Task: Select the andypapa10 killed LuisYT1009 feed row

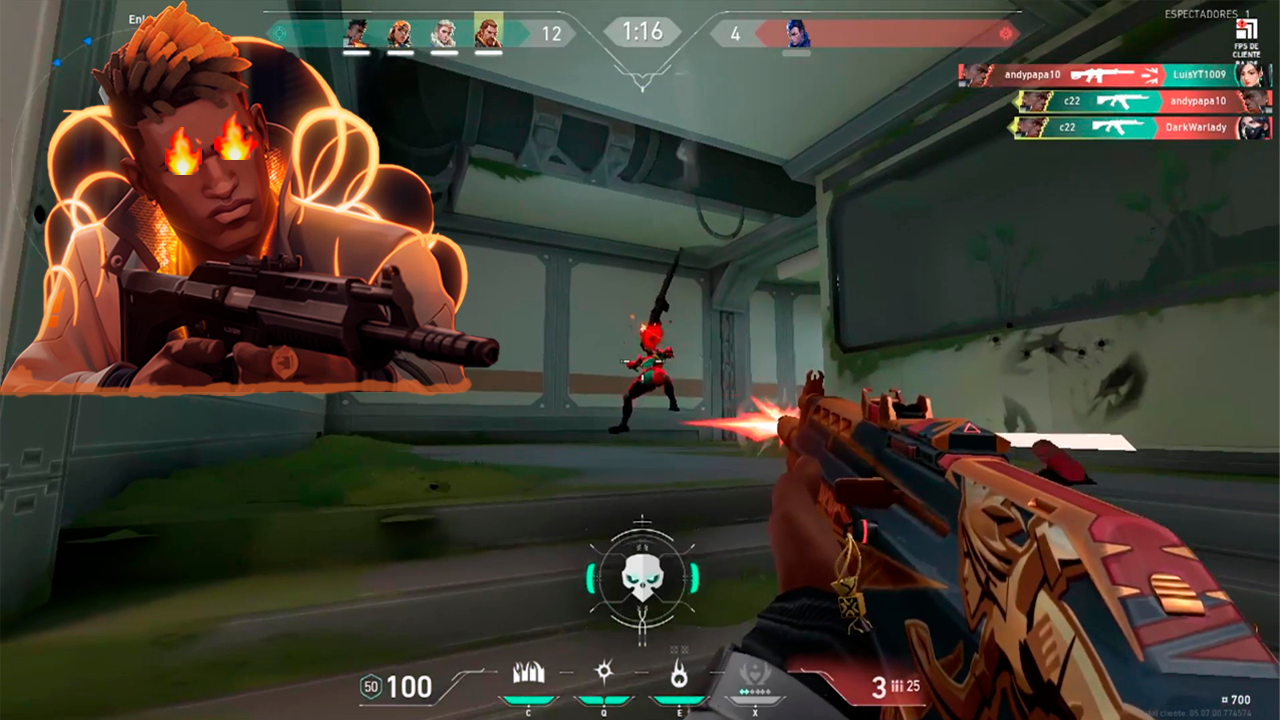Action: 1115,75
